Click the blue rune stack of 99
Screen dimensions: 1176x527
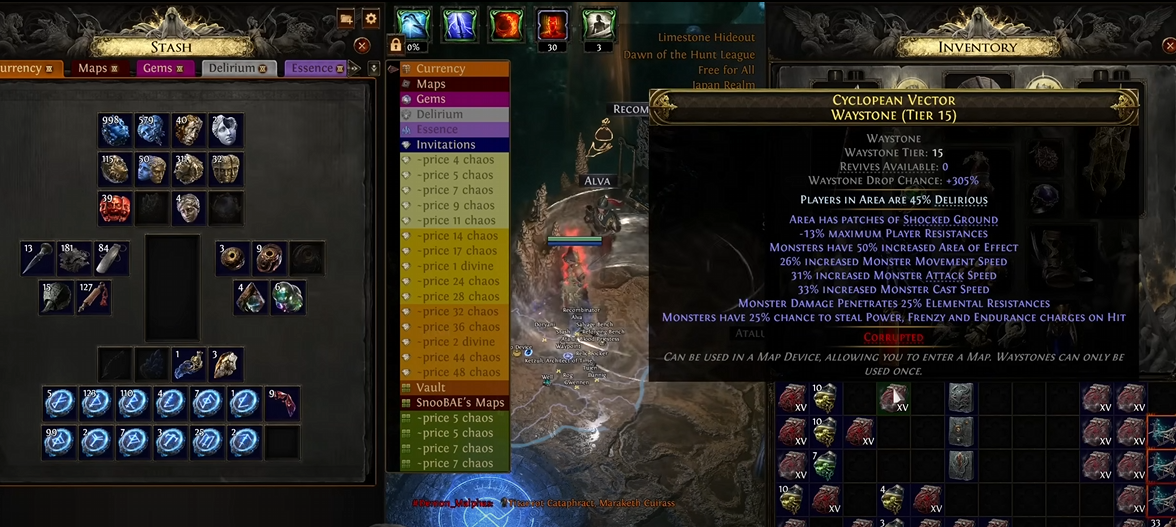click(x=59, y=441)
